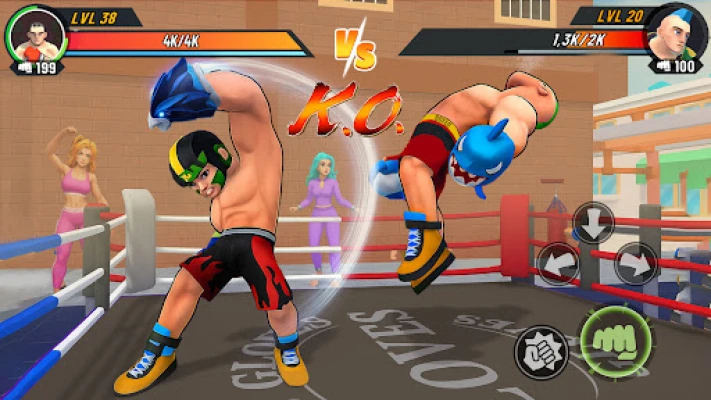Activate the gray special punch attack button
711x400 pixels.
541,352
